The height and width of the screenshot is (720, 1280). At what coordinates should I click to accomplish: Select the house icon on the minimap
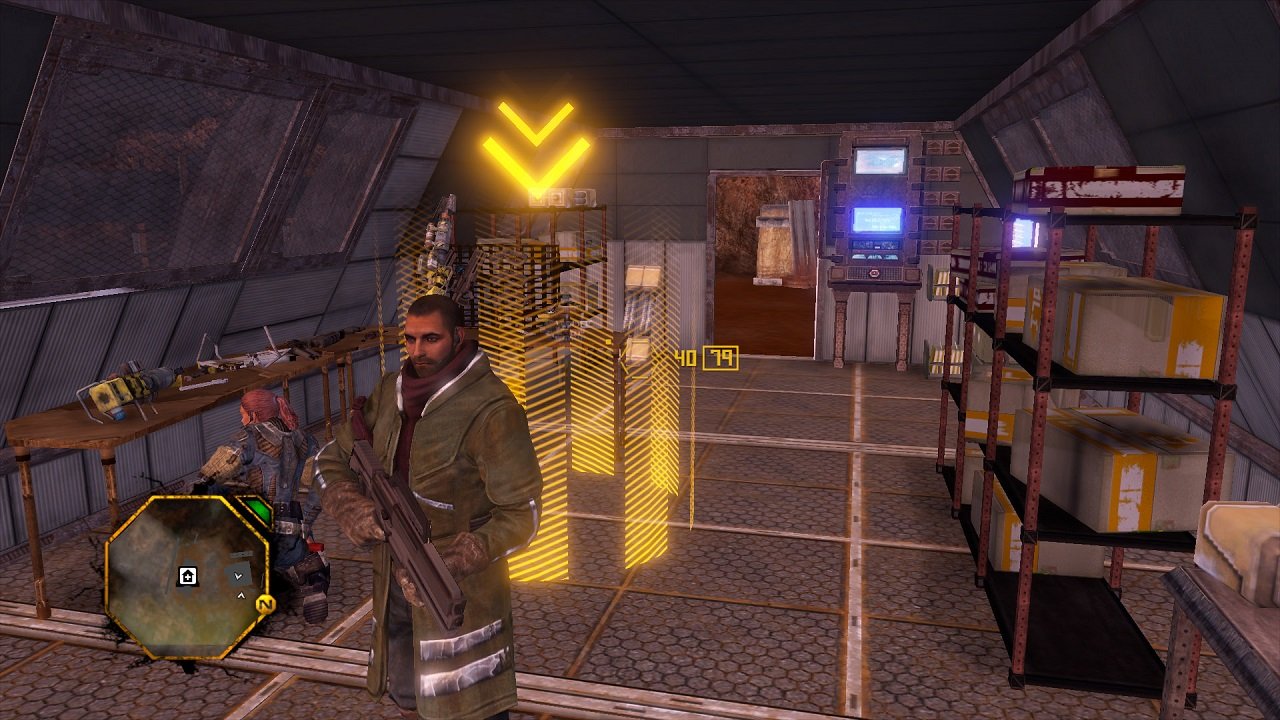187,576
